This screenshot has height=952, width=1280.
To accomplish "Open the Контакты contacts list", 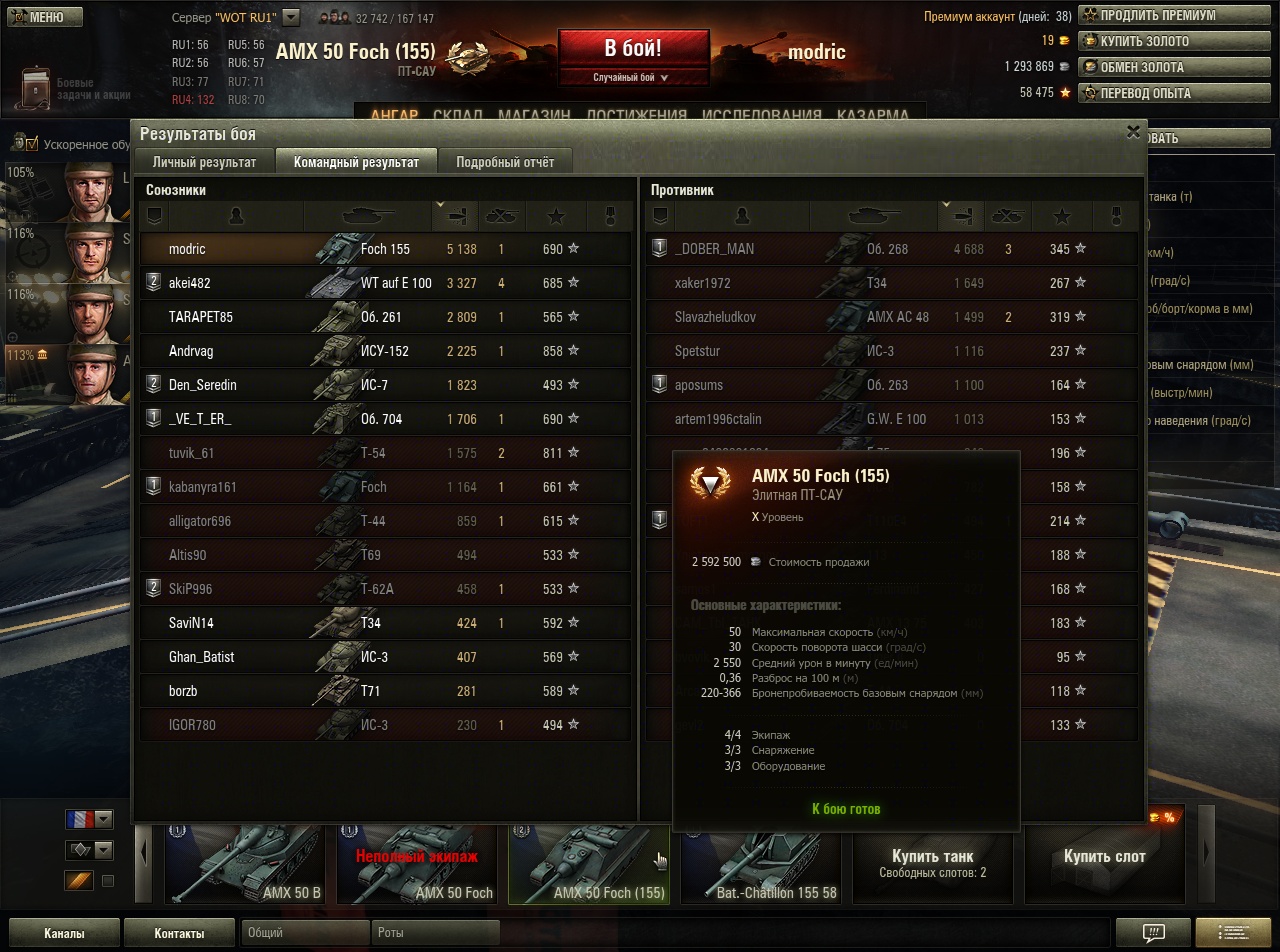I will (x=180, y=933).
